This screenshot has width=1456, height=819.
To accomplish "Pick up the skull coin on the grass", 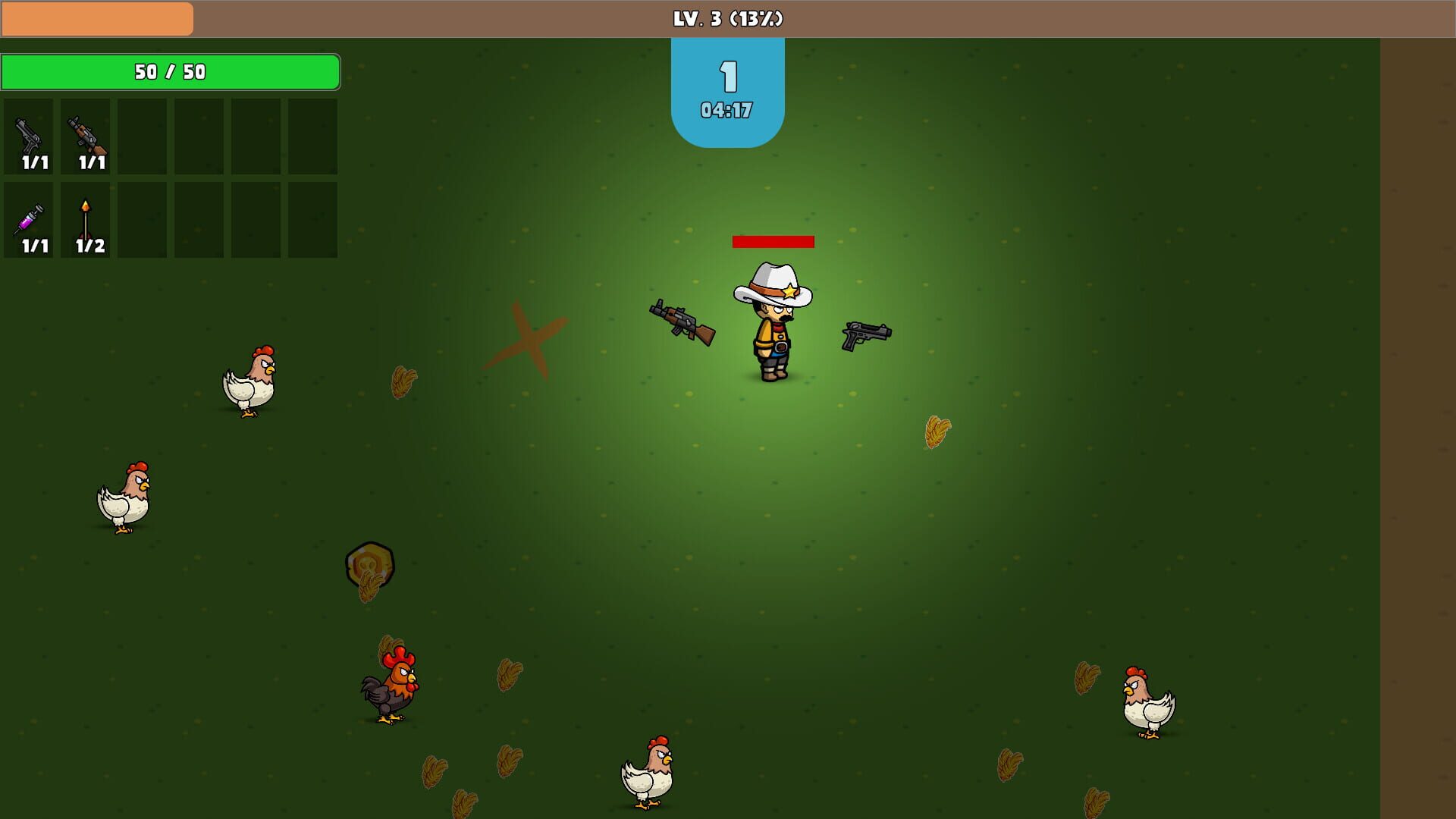I will [369, 565].
